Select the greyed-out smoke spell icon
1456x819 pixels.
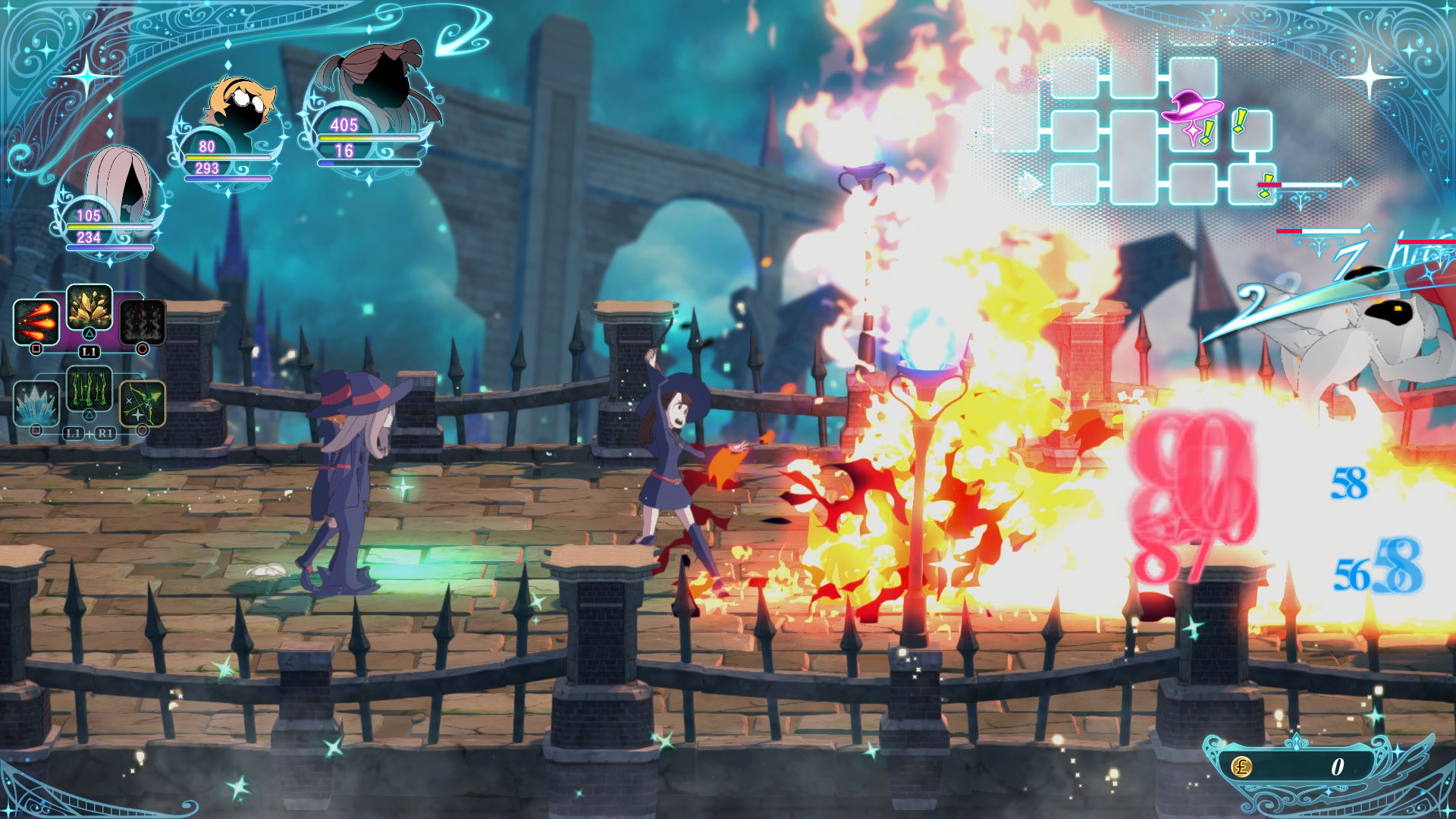pos(143,322)
